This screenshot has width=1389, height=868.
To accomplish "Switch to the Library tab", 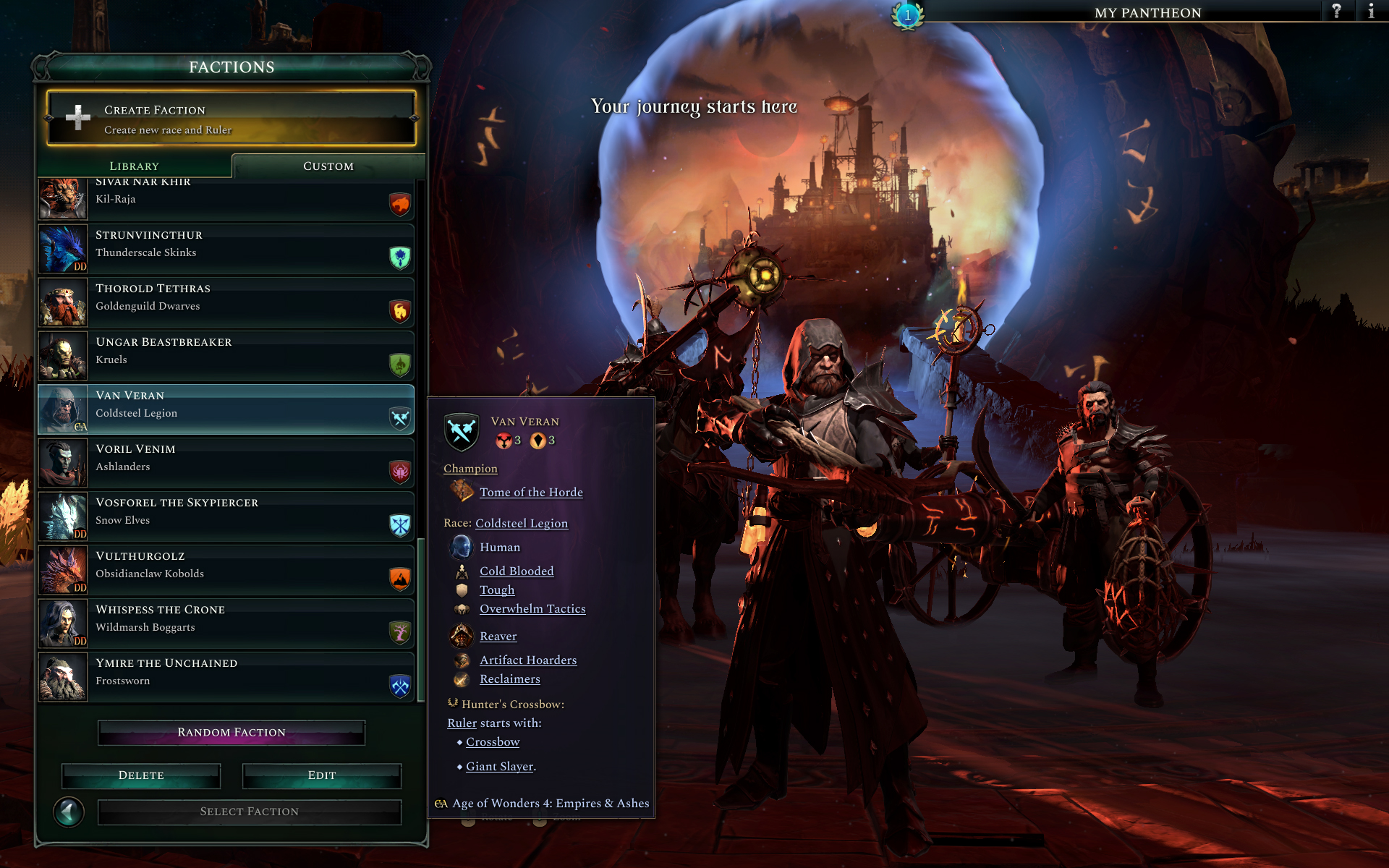I will (x=134, y=166).
